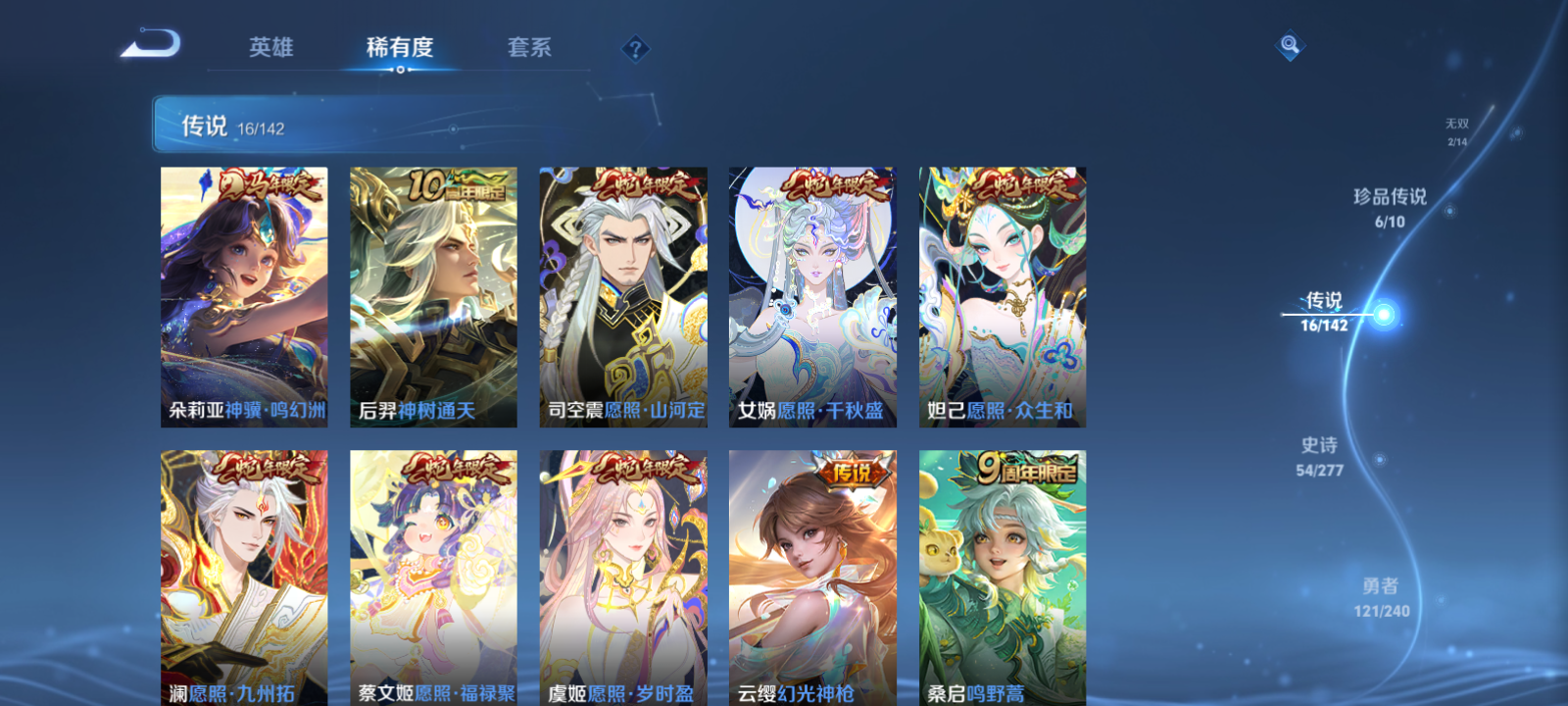This screenshot has width=1568, height=706.
Task: Open the help question mark icon
Action: coord(635,46)
